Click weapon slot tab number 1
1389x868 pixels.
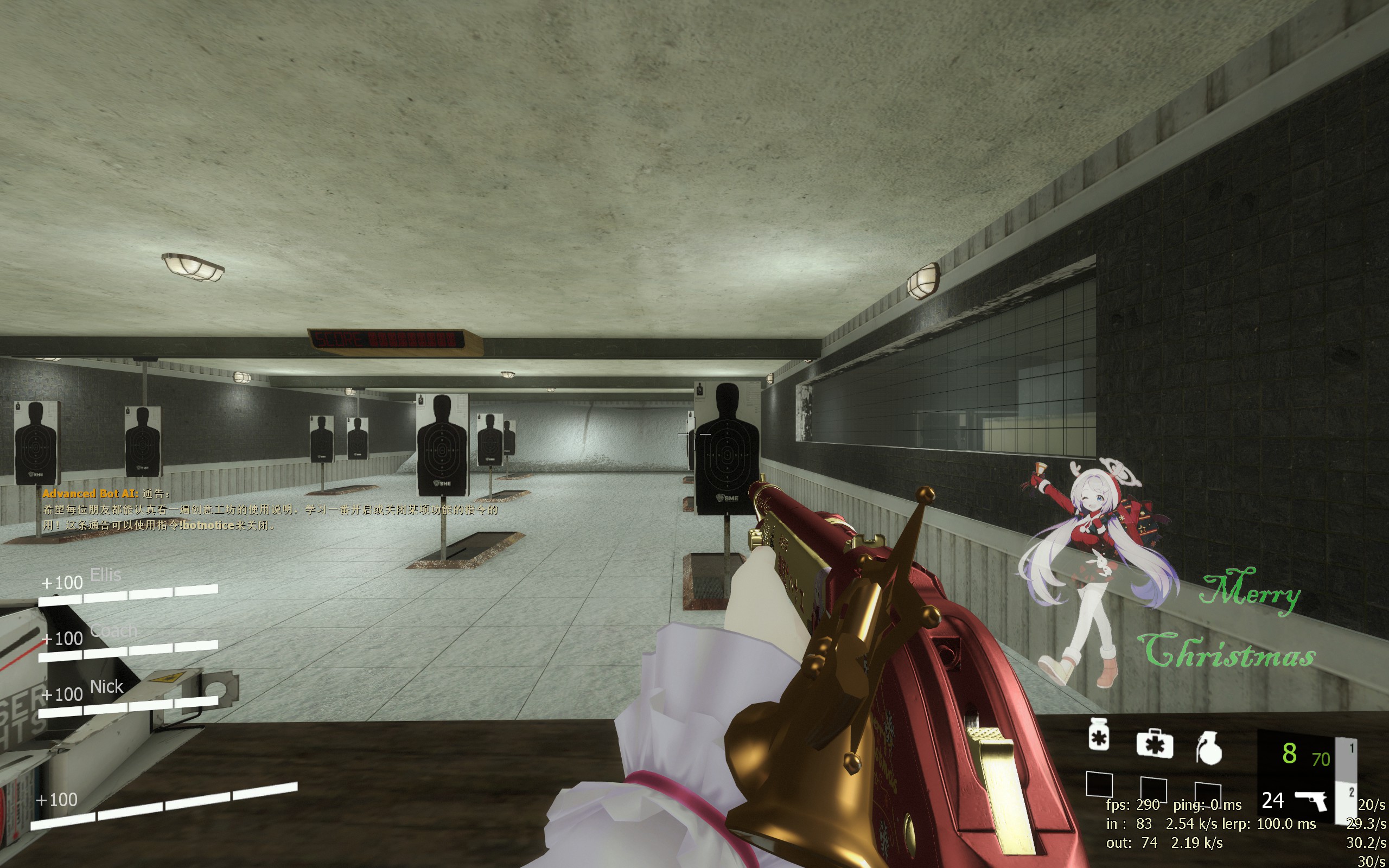tap(1351, 748)
